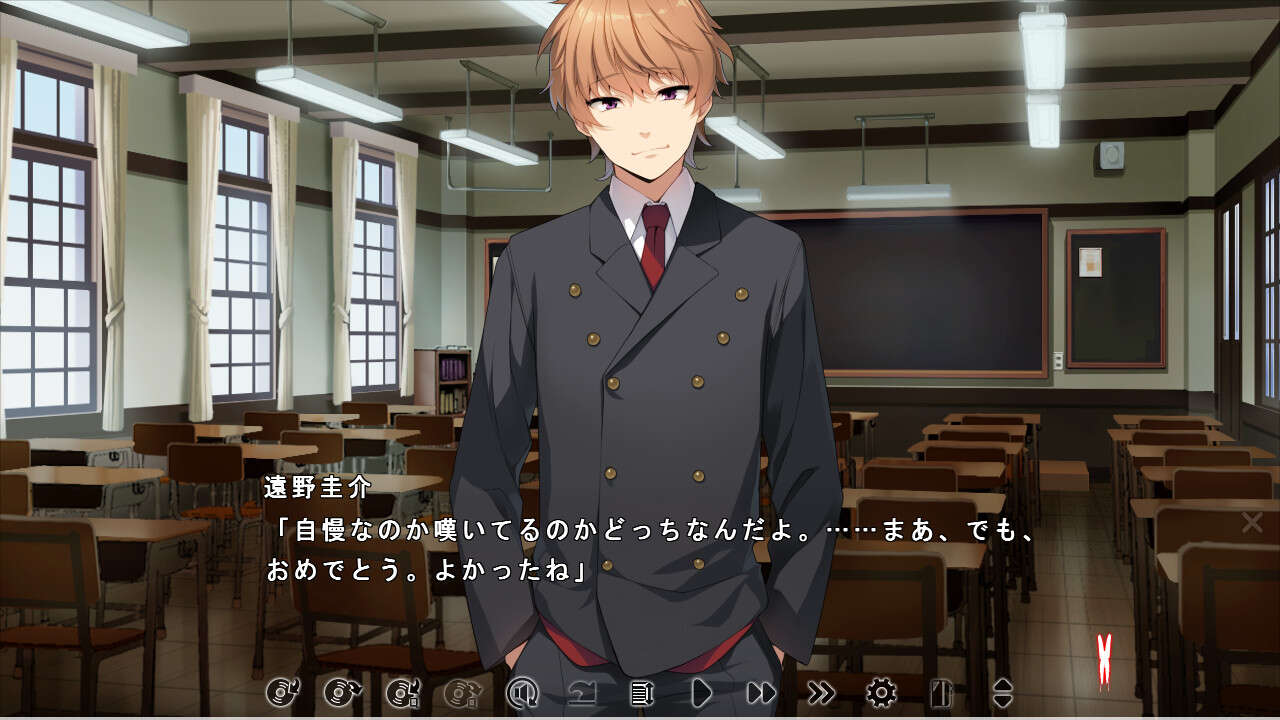This screenshot has width=1280, height=720.
Task: Click the book-shaped icon in the toolbar
Action: coord(941,692)
